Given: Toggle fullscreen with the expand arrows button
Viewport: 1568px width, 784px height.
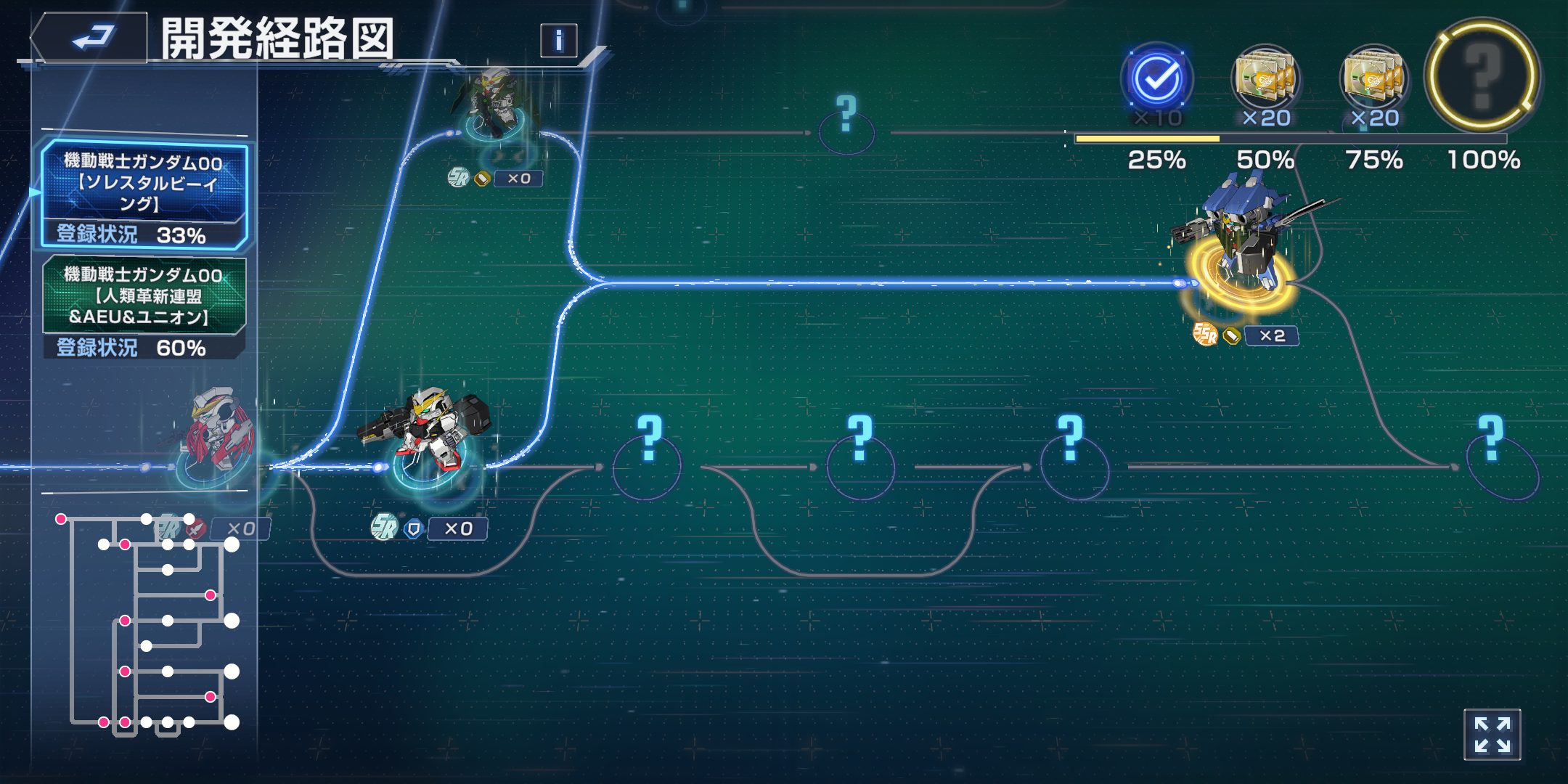Looking at the screenshot, I should tap(1492, 735).
